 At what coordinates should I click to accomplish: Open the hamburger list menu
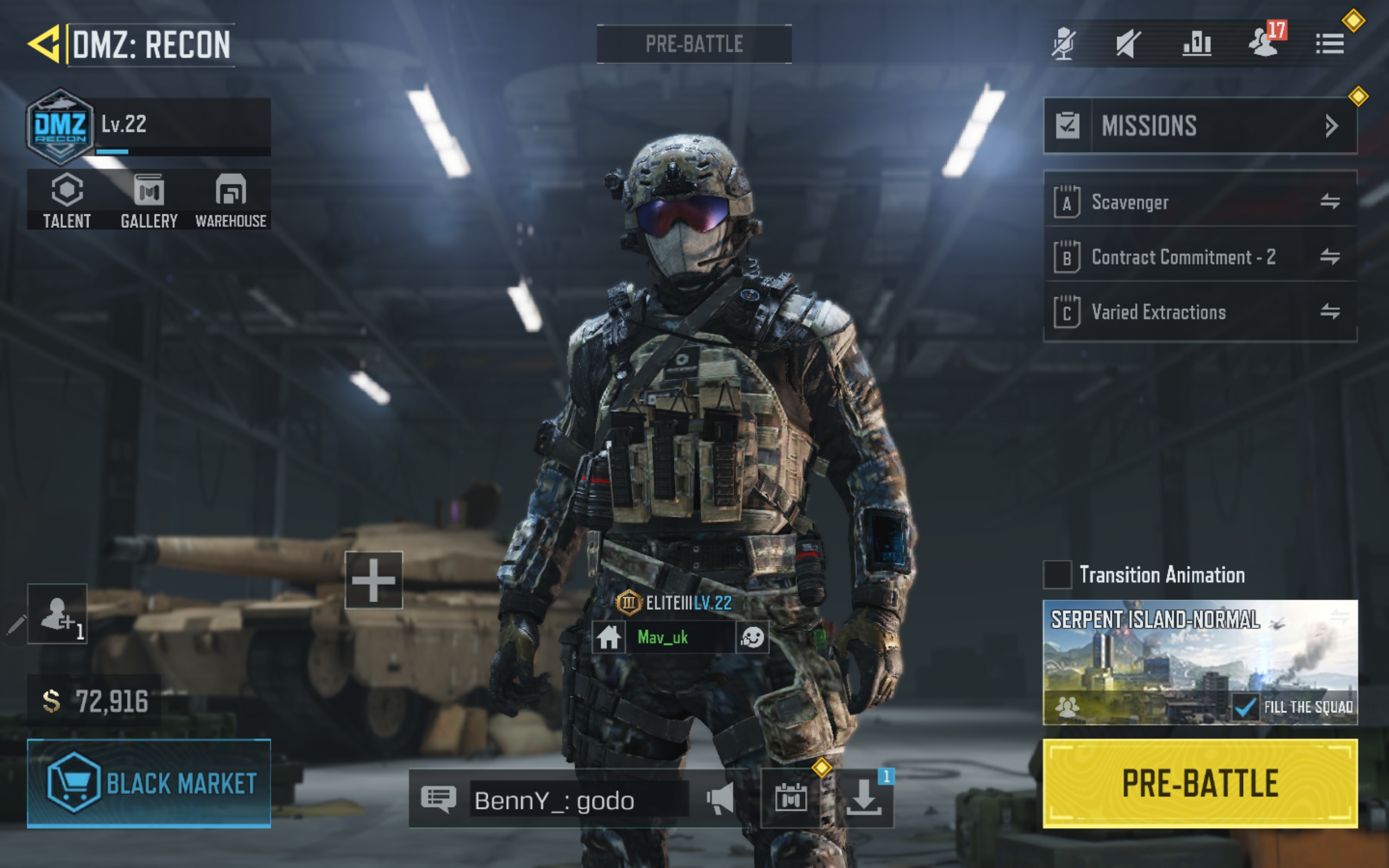pos(1329,43)
